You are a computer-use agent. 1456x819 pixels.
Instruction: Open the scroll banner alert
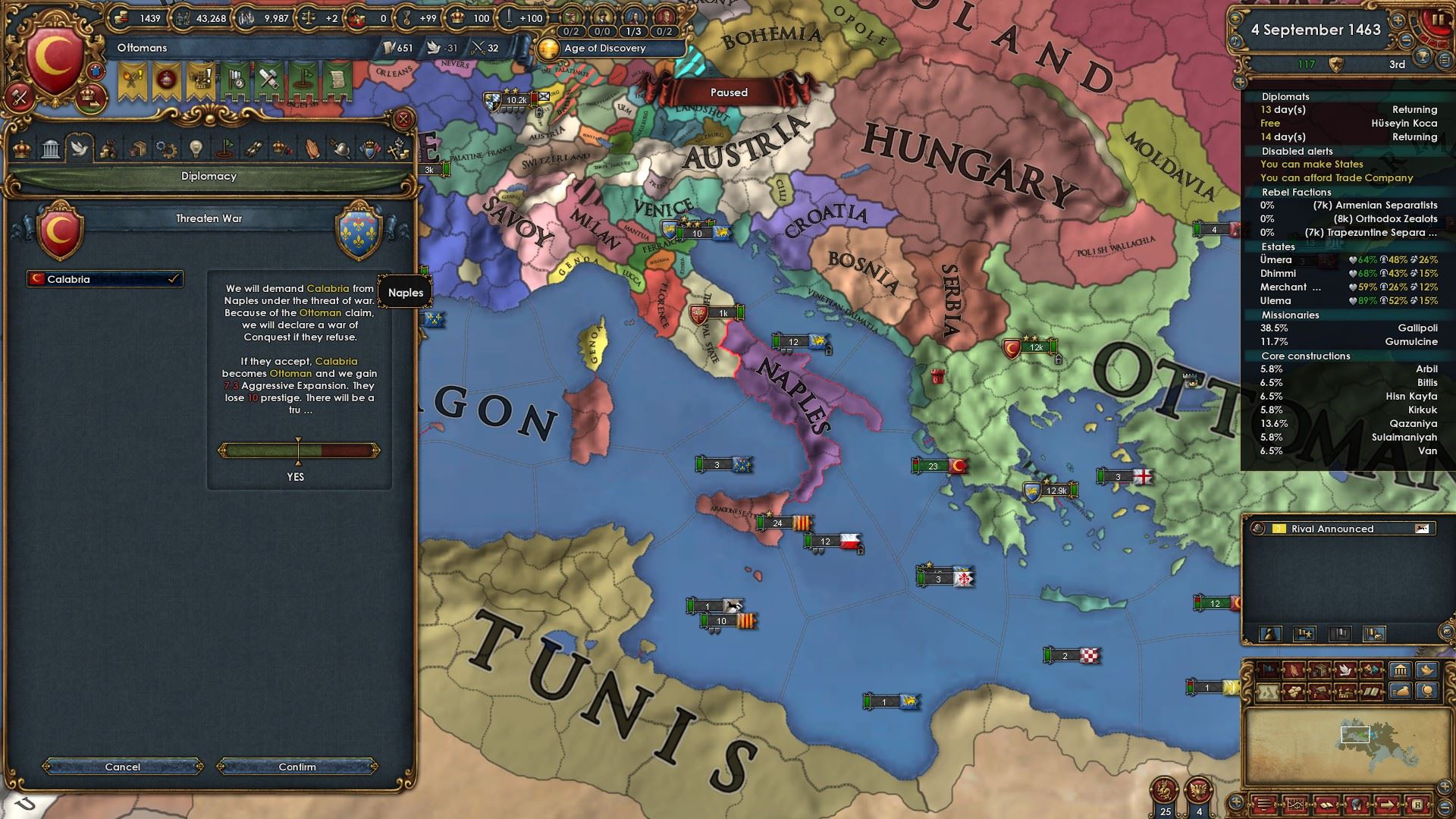(339, 80)
